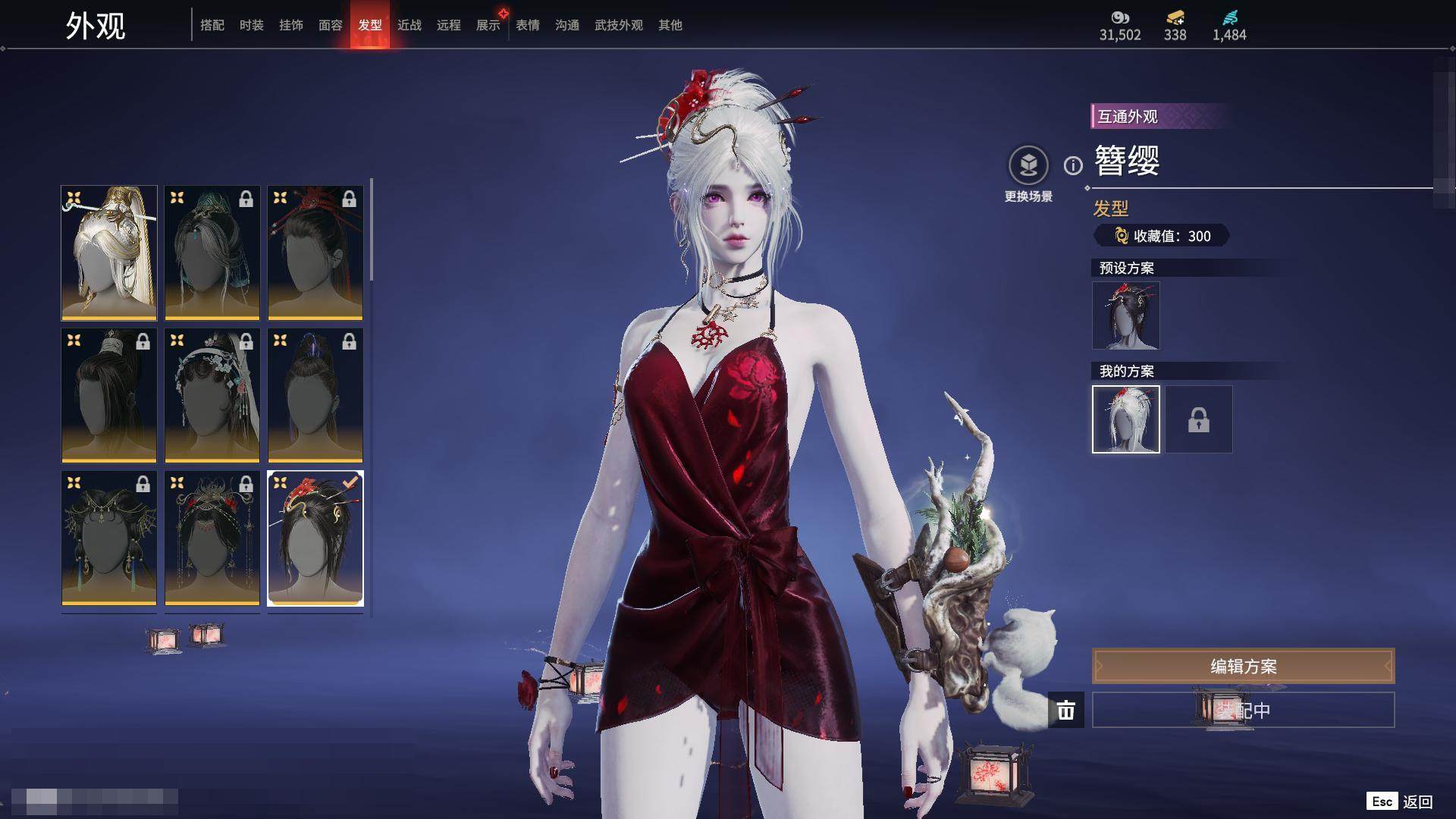
Task: Show the 表情 emotes tab
Action: (x=528, y=25)
